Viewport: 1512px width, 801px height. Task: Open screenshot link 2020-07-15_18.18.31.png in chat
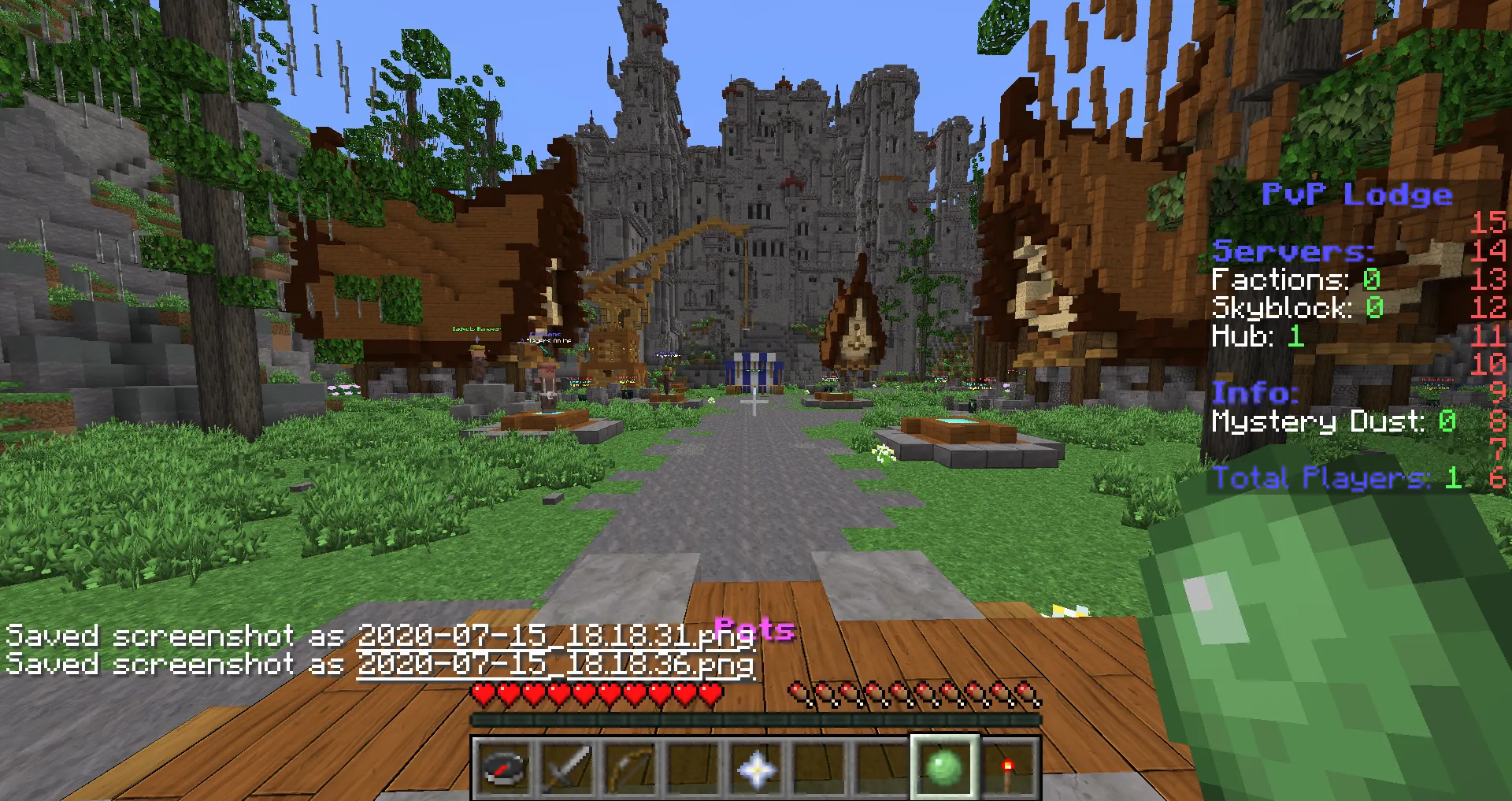point(543,636)
